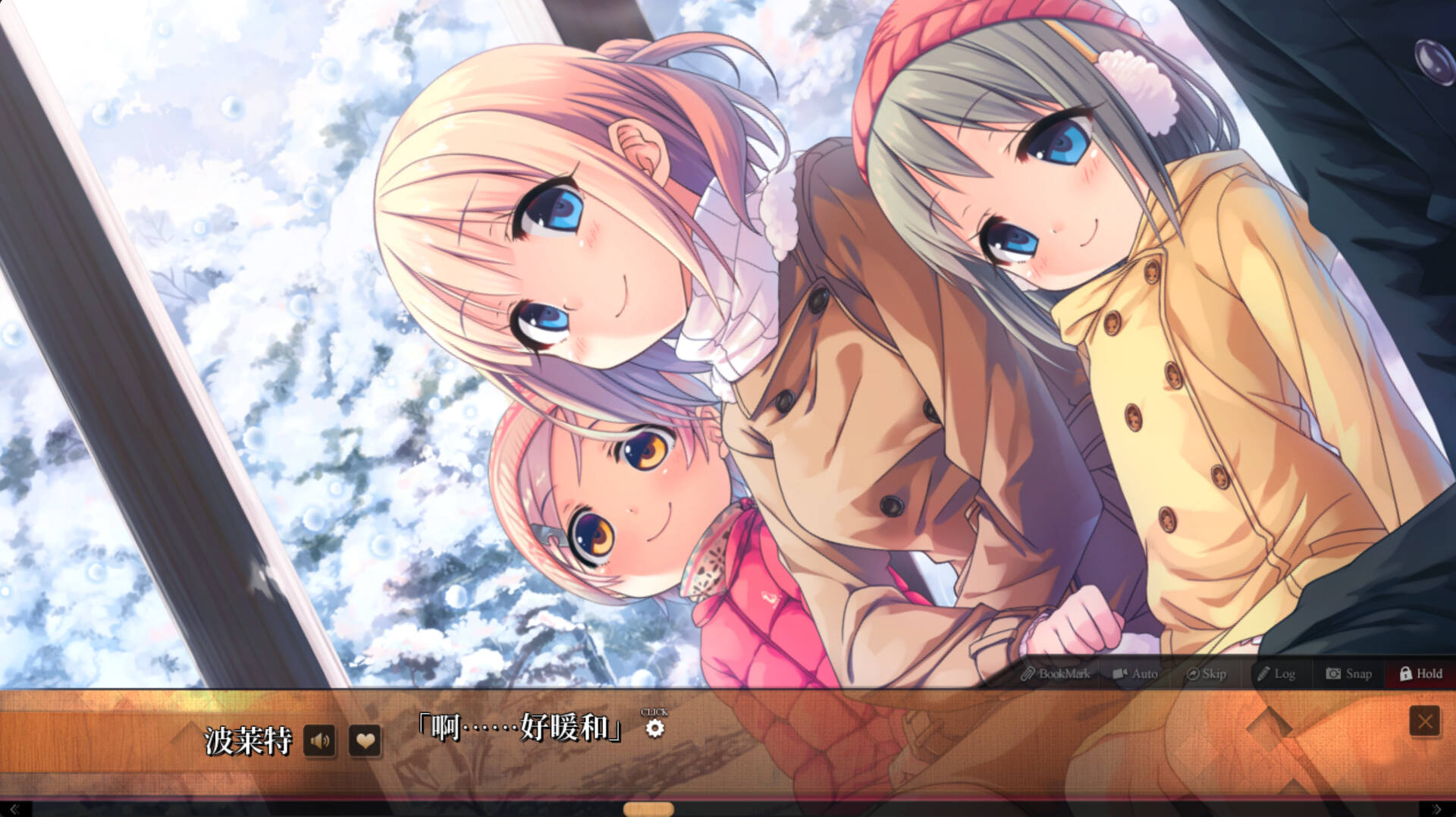1456x817 pixels.
Task: Toggle the Hold lock button
Action: (1420, 674)
